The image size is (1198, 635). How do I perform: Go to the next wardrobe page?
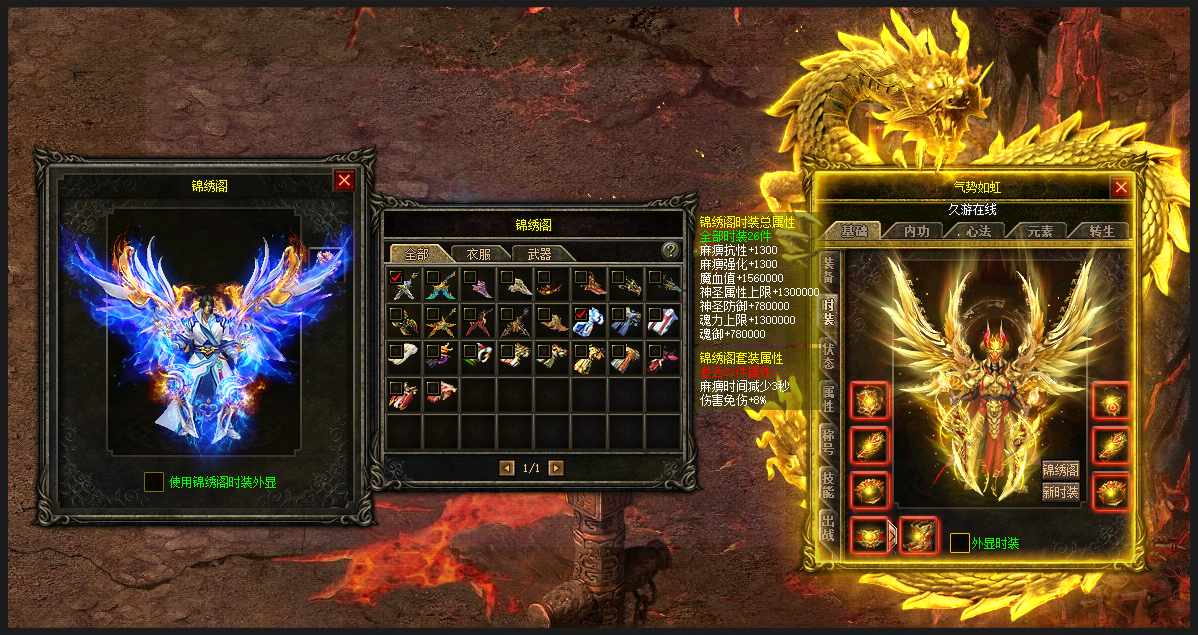556,468
